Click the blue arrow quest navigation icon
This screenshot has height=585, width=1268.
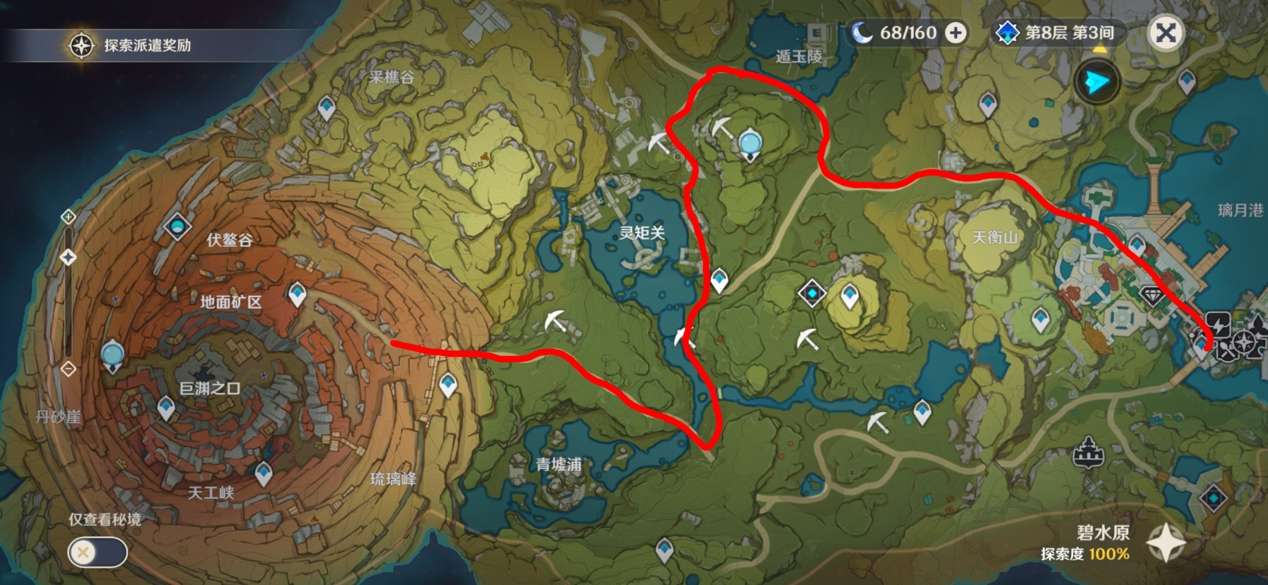(1097, 82)
